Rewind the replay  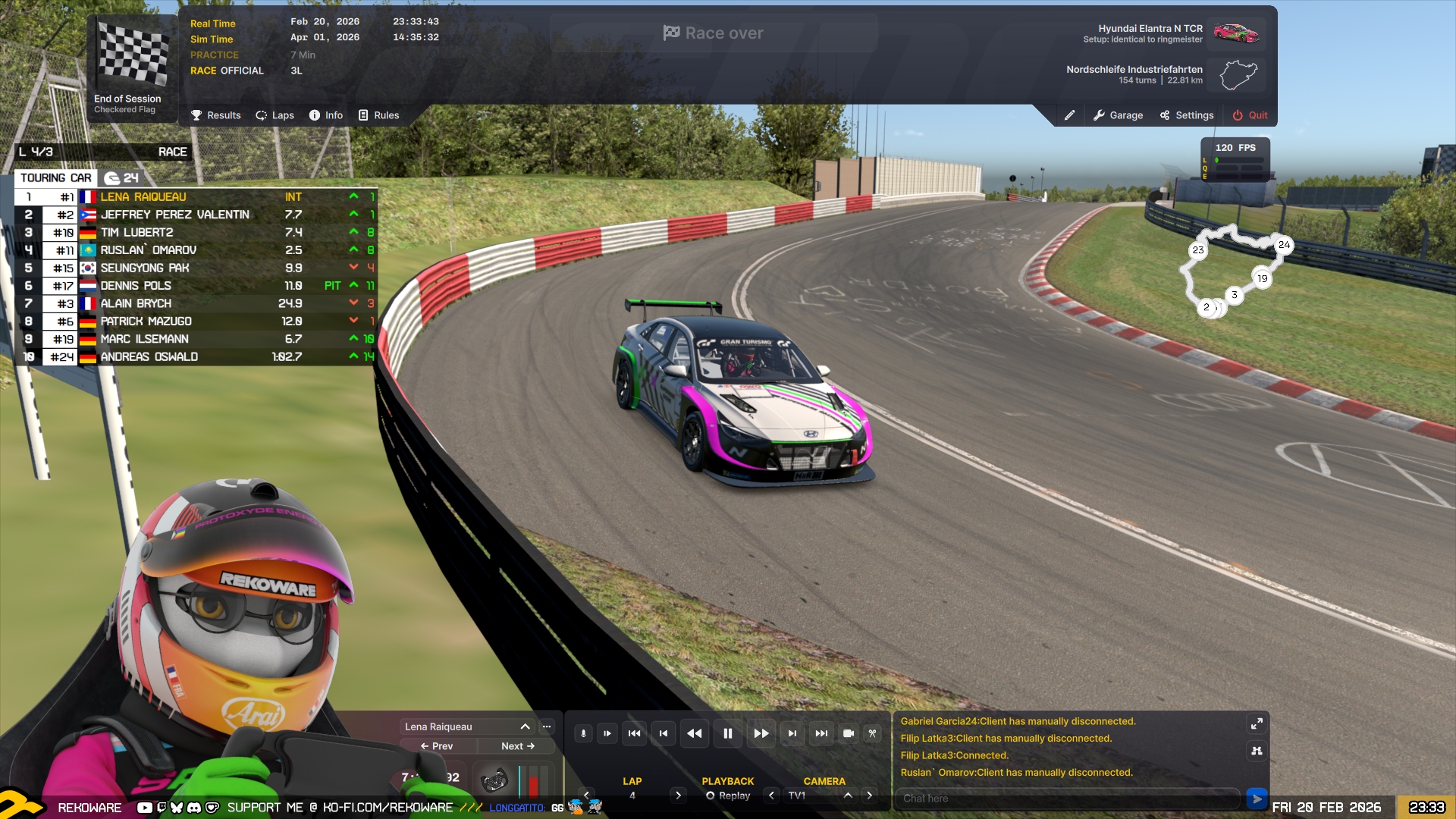click(x=694, y=733)
